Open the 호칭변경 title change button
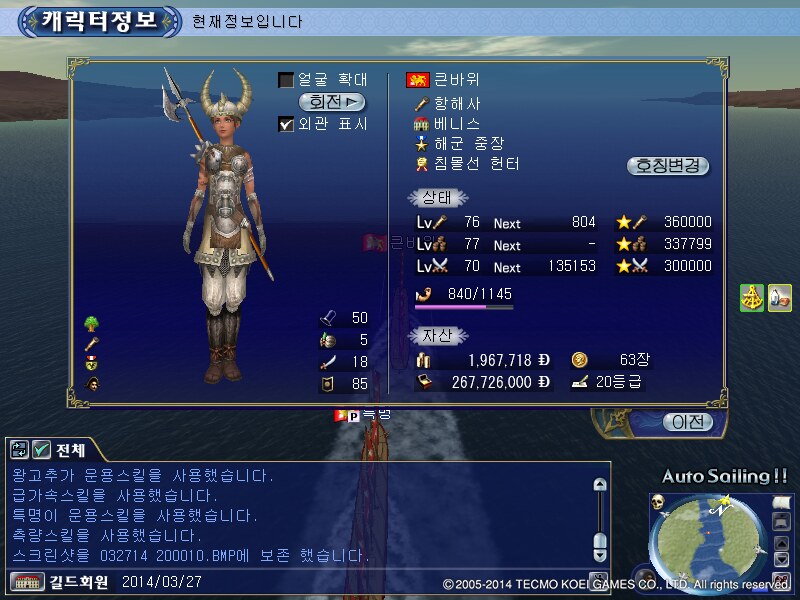Viewport: 800px width, 600px height. coord(668,166)
